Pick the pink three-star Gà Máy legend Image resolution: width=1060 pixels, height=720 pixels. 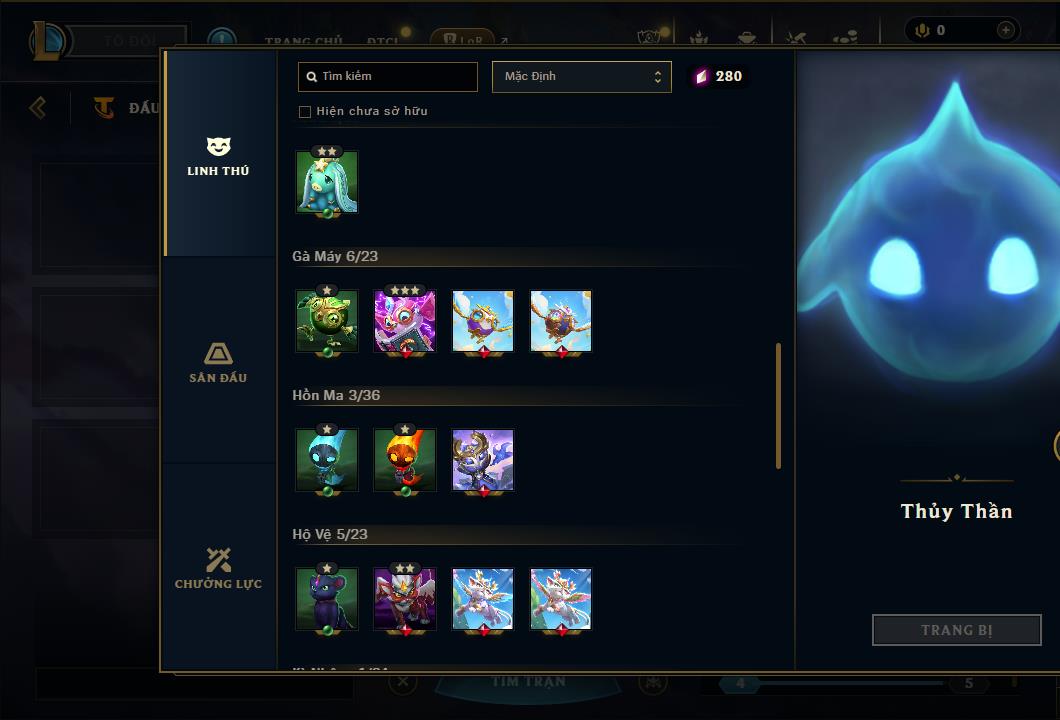click(405, 321)
